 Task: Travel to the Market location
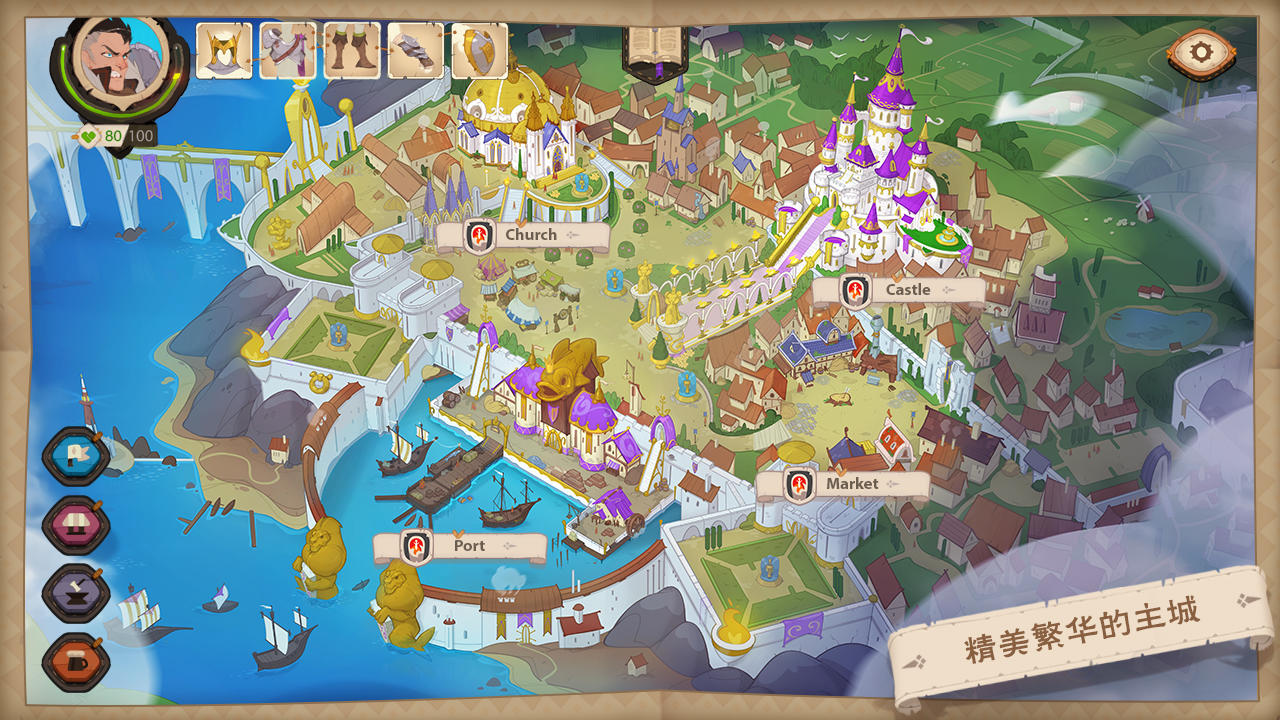click(842, 485)
